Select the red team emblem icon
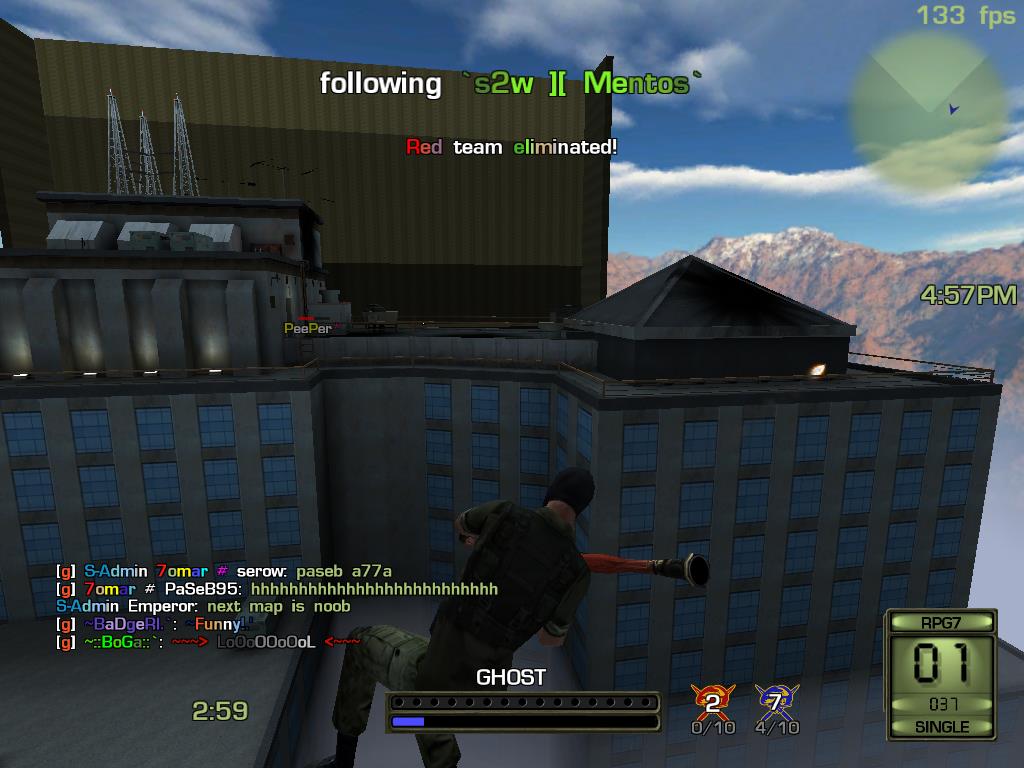1024x768 pixels. coord(713,700)
